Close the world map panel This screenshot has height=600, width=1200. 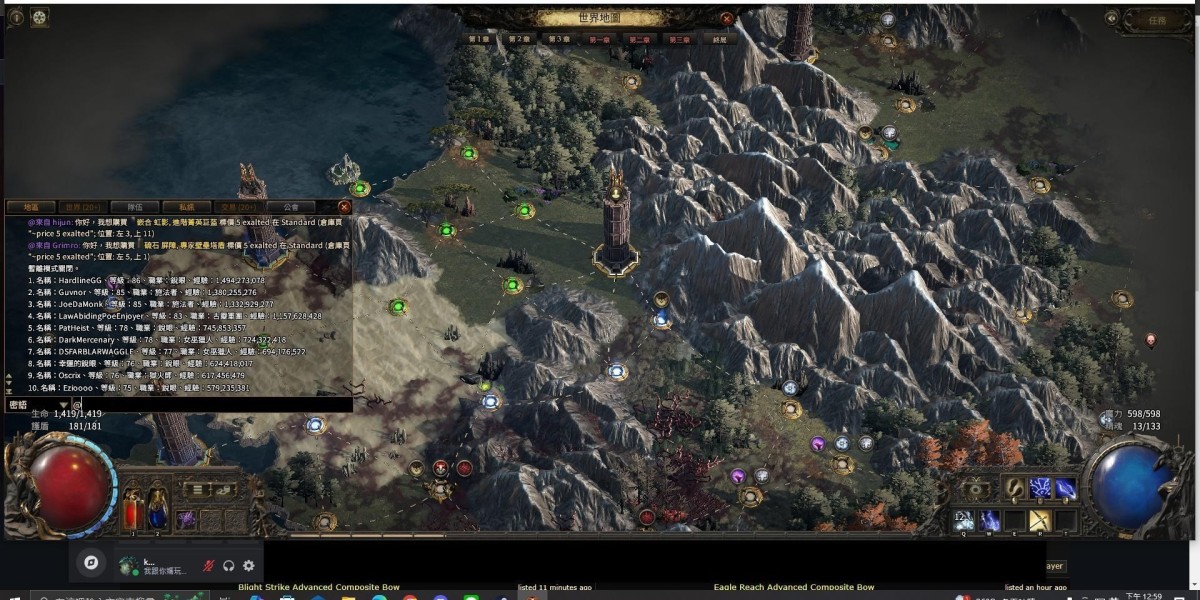point(726,18)
